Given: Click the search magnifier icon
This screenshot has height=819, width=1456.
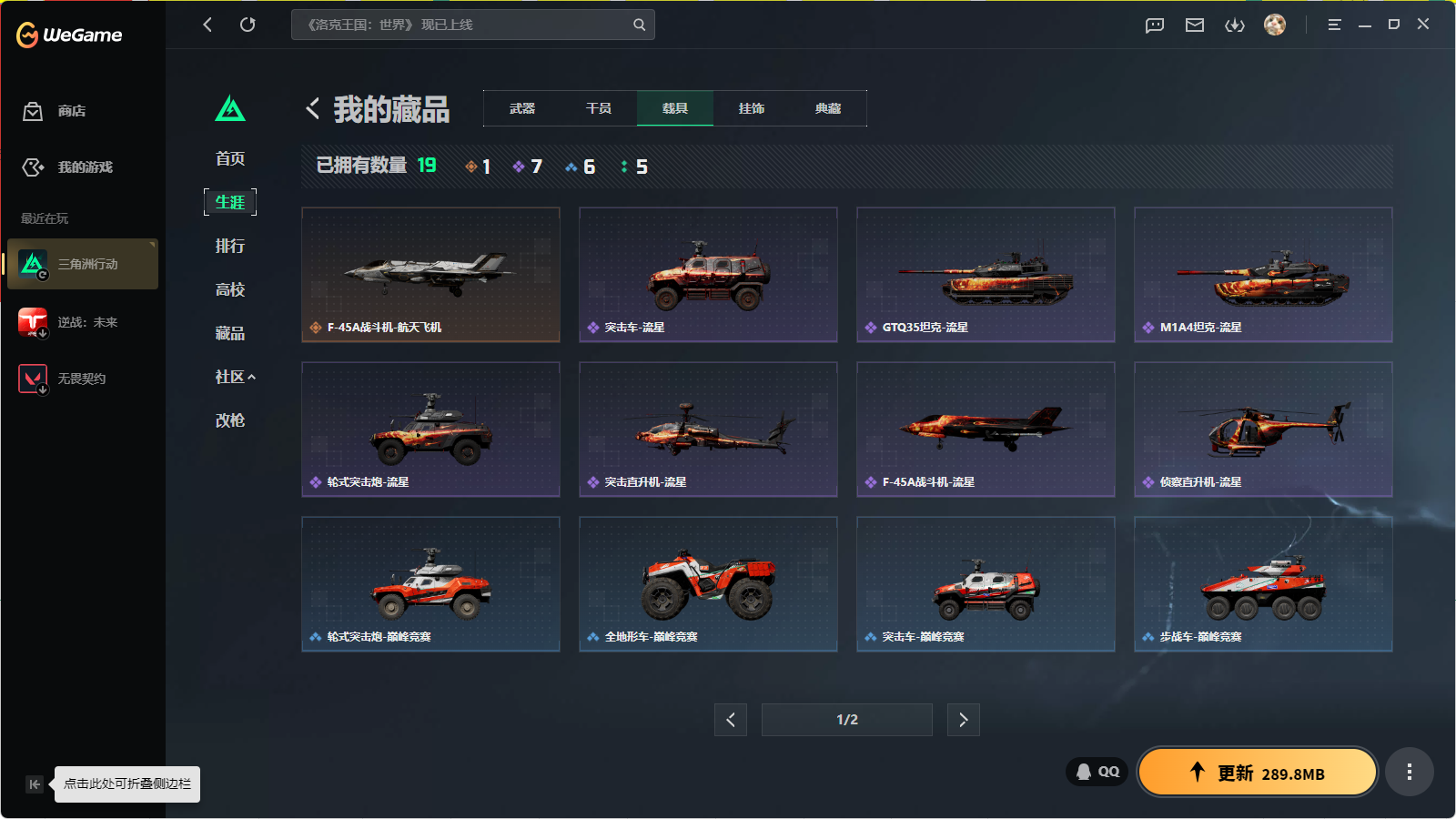Looking at the screenshot, I should pos(638,25).
